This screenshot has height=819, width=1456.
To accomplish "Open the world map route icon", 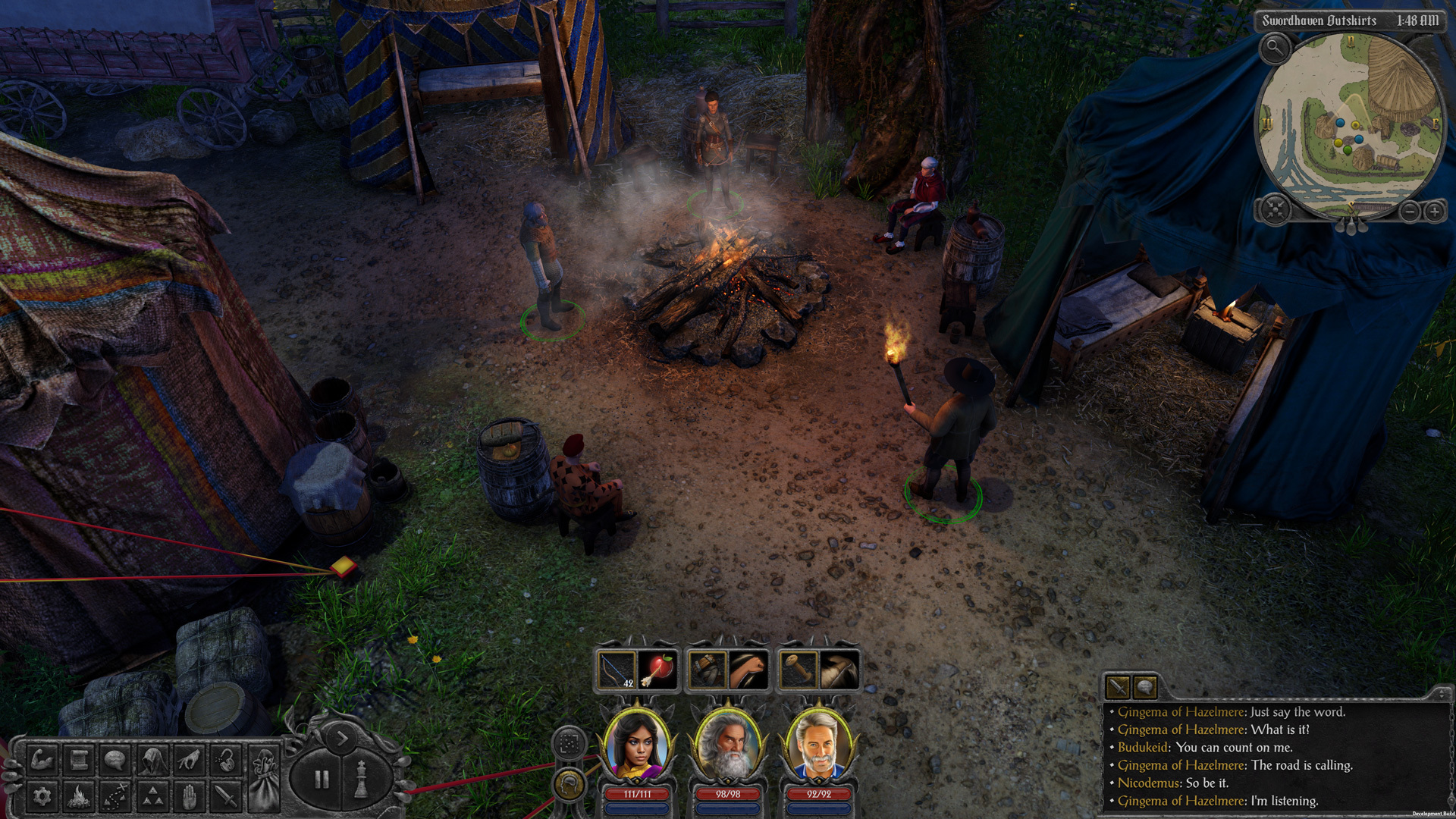I will click(115, 796).
